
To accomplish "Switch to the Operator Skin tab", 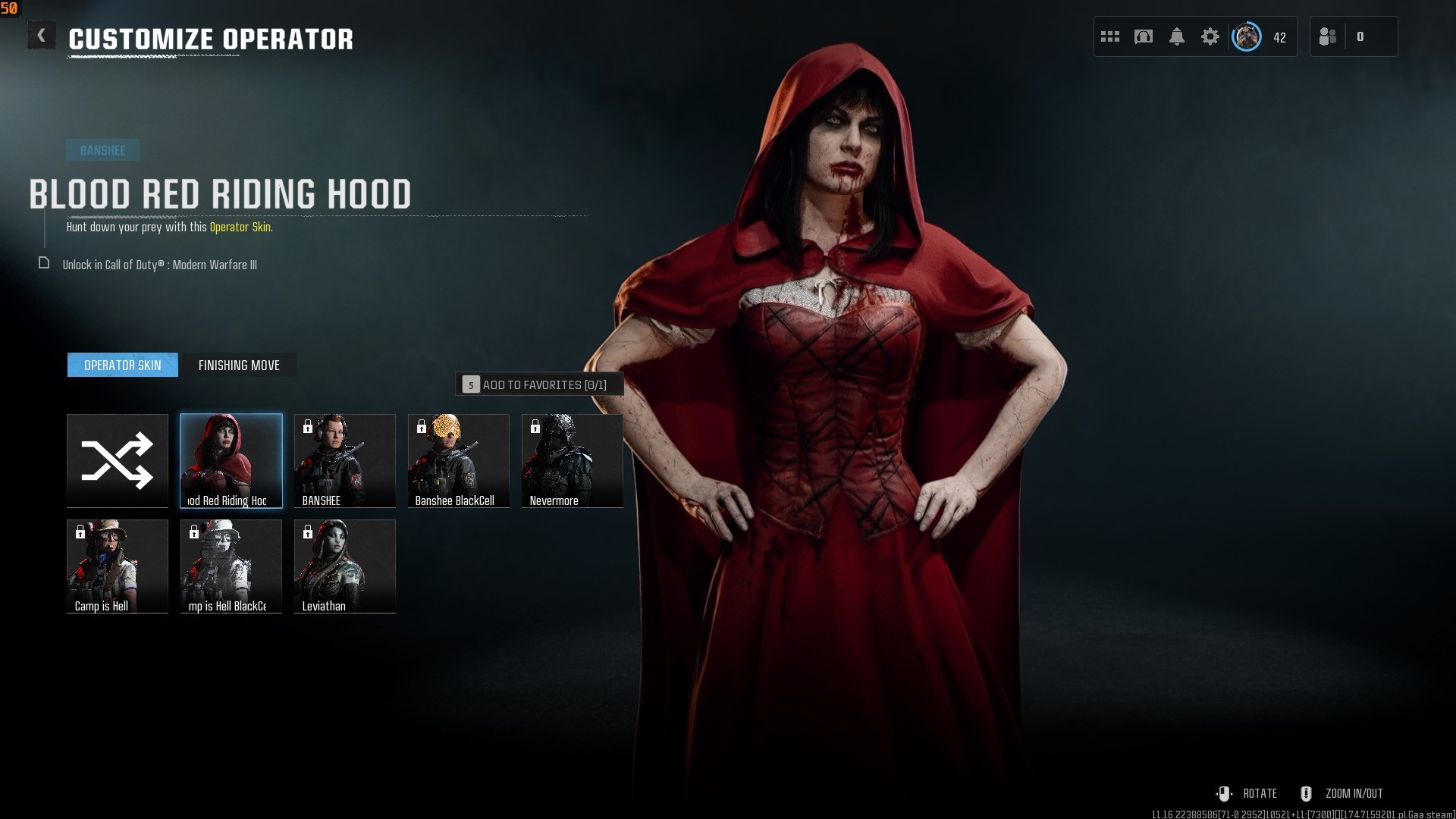I will click(123, 365).
